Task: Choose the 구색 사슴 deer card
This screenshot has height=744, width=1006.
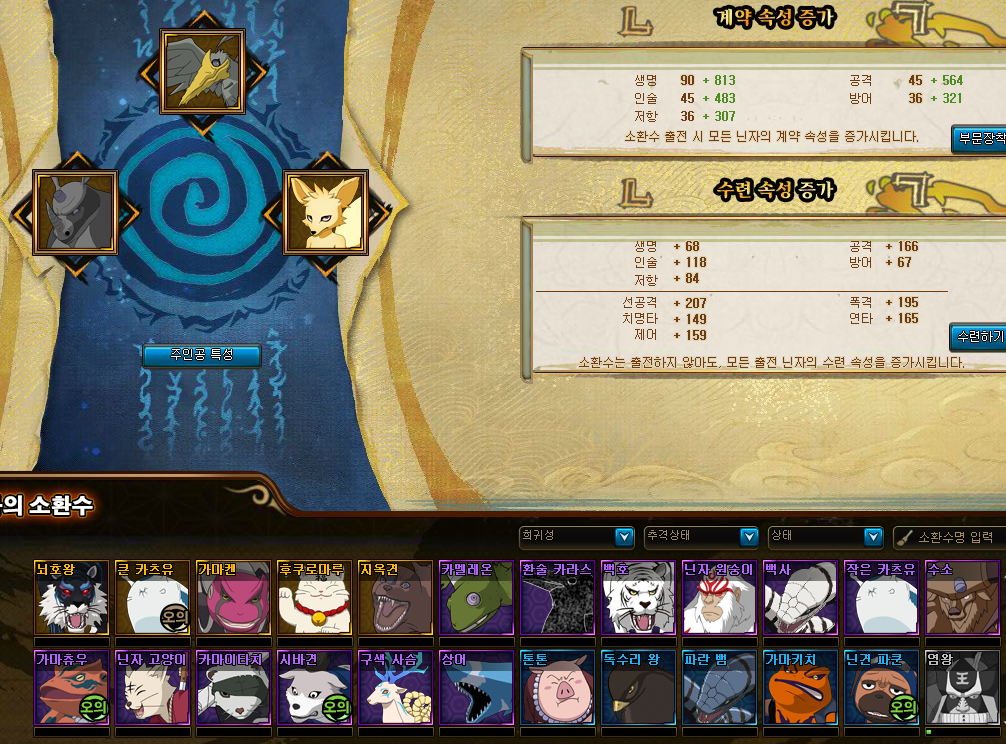Action: tap(395, 688)
